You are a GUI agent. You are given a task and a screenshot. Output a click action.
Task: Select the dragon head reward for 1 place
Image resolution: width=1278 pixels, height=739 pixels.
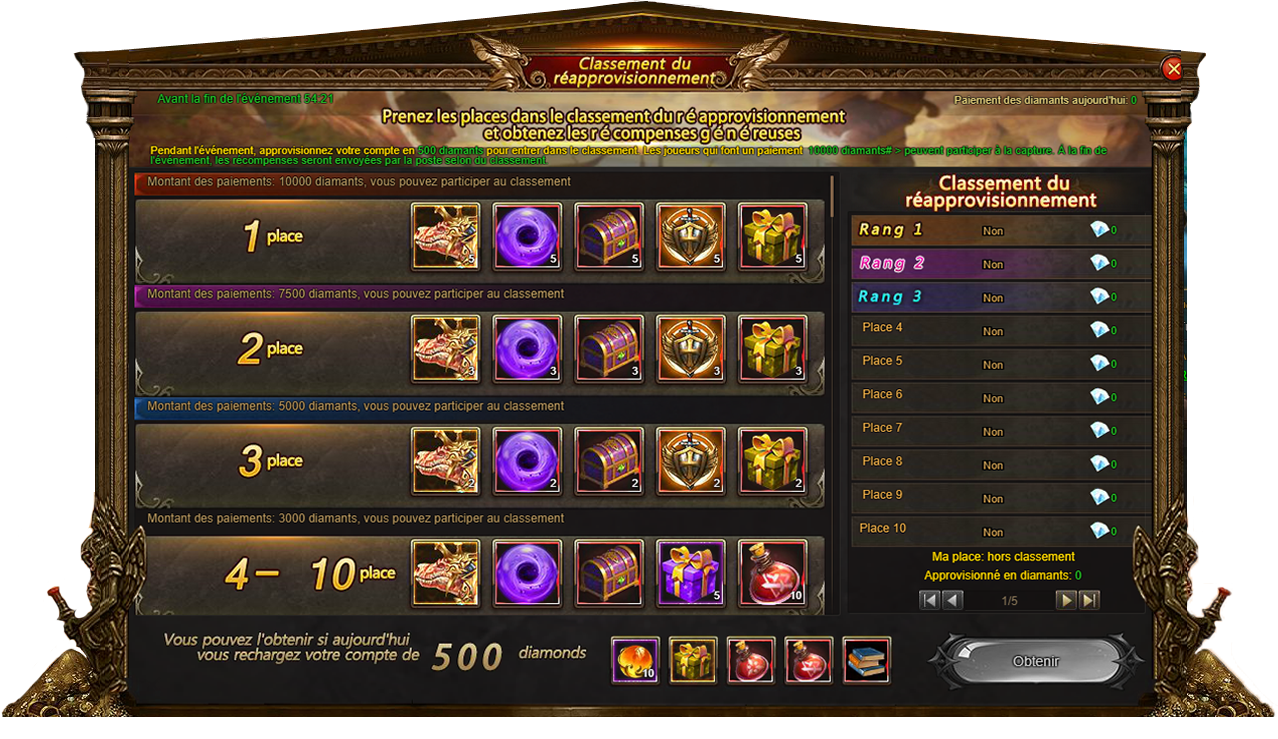point(446,237)
